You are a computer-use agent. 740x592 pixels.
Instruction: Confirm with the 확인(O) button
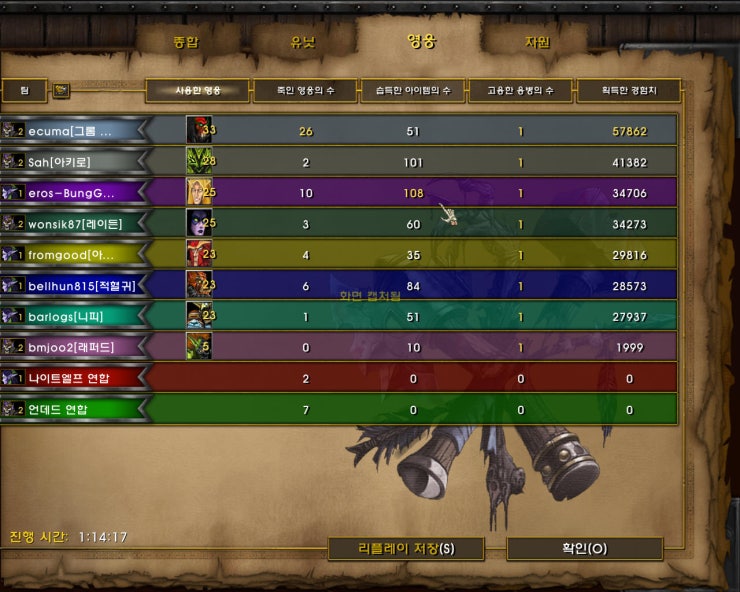click(x=584, y=548)
